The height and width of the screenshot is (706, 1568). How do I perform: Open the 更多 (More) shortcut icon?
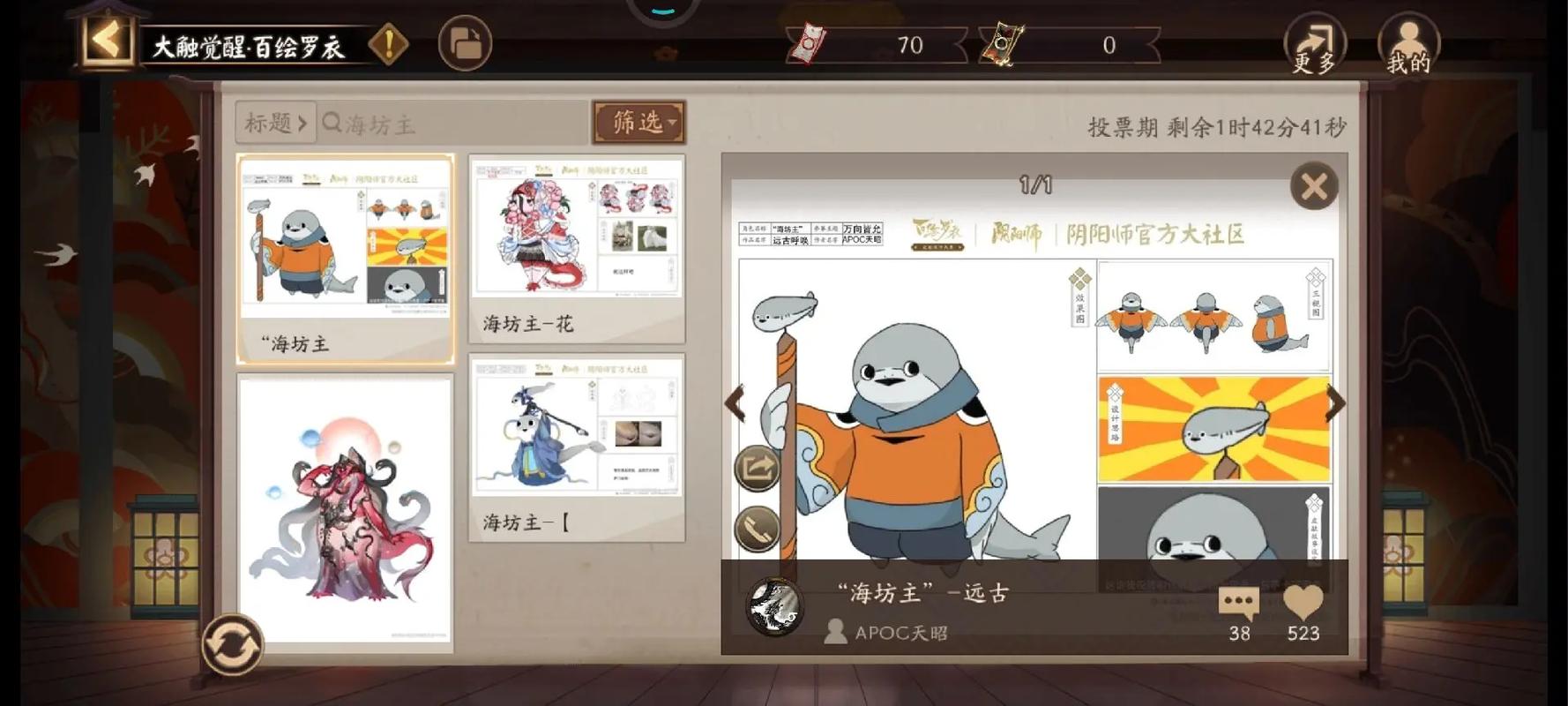click(x=1314, y=44)
